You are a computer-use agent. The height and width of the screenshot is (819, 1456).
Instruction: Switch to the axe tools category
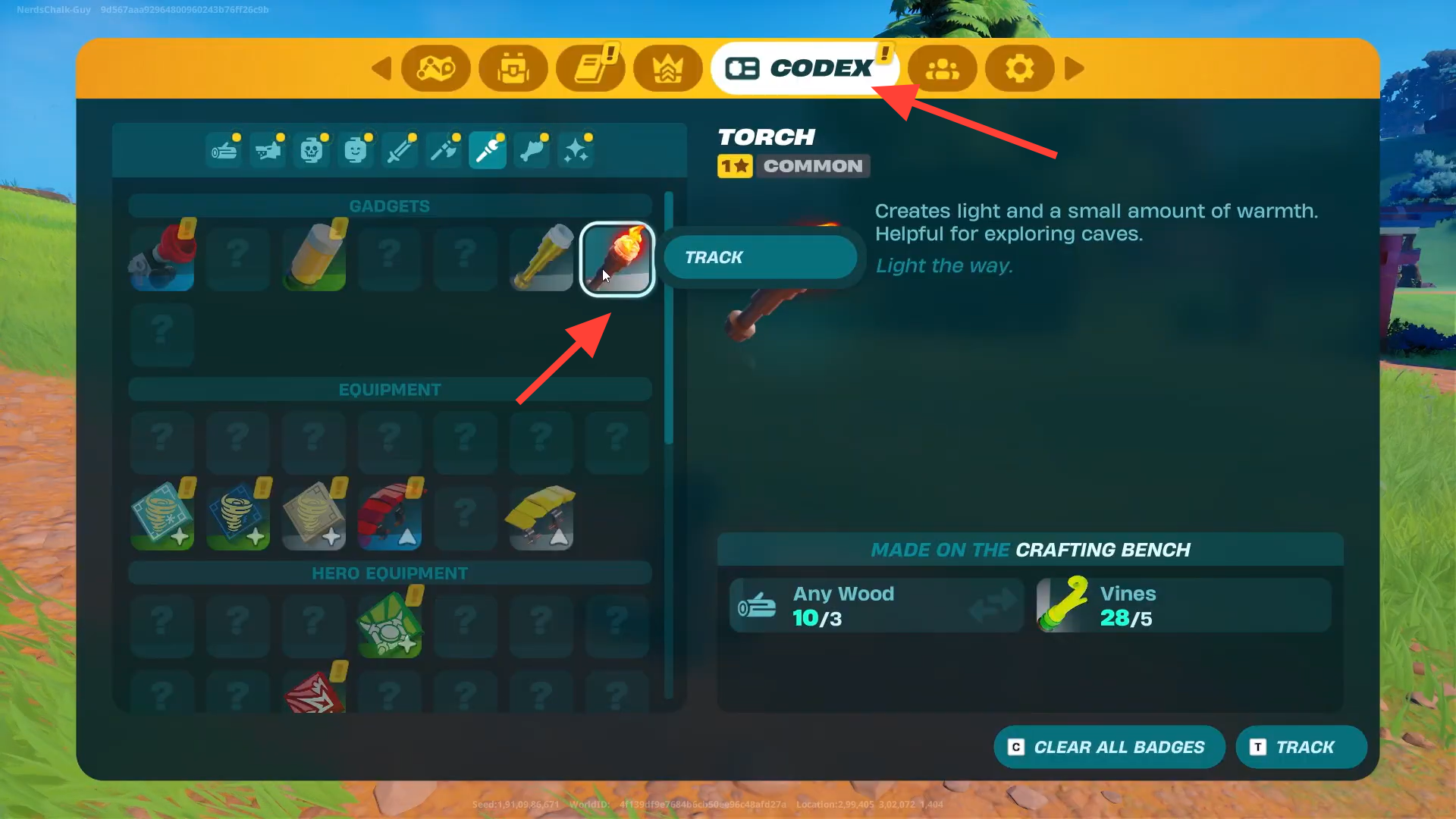click(x=444, y=150)
